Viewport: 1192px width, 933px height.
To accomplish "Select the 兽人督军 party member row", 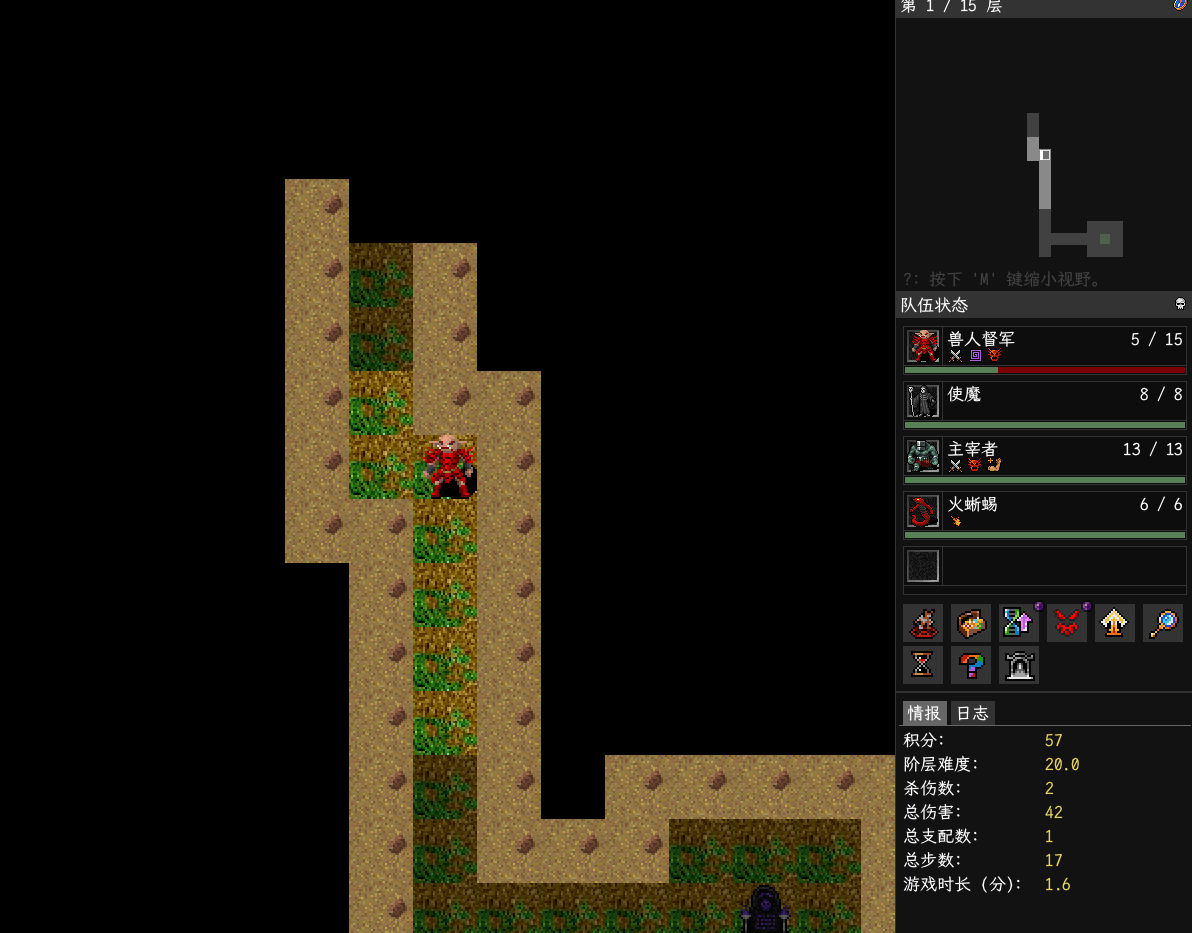I will [1044, 349].
